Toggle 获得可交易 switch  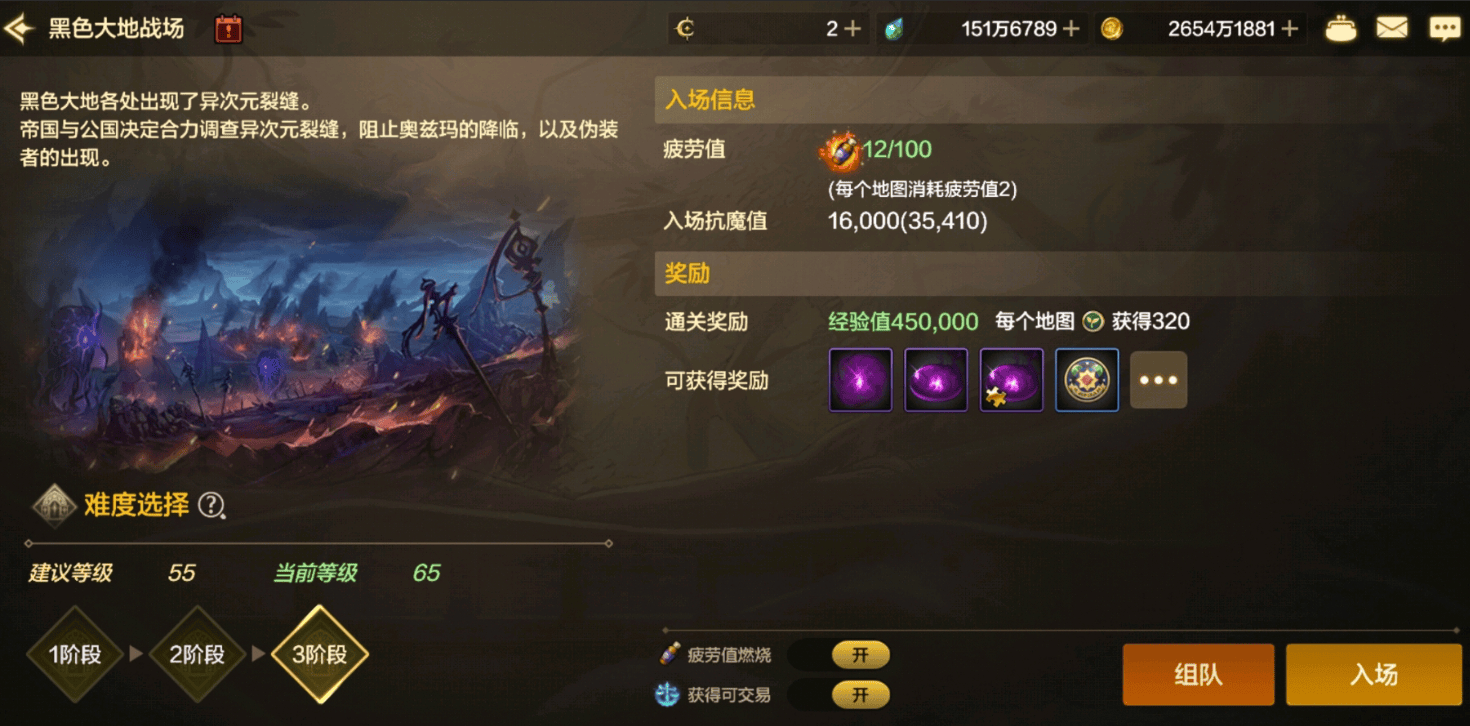tap(859, 694)
